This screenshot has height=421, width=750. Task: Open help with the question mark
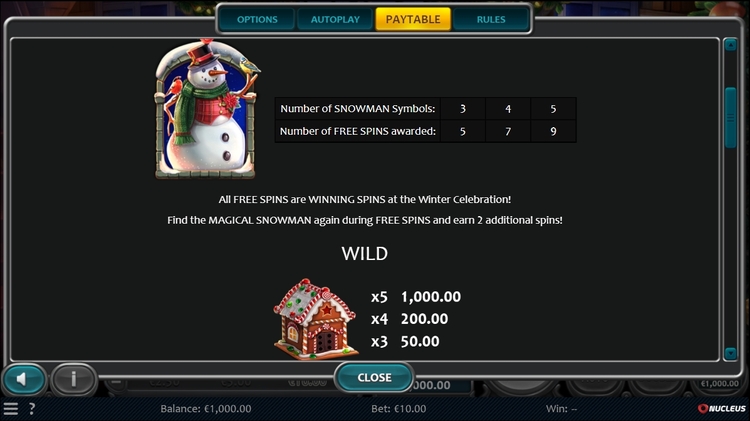click(32, 409)
